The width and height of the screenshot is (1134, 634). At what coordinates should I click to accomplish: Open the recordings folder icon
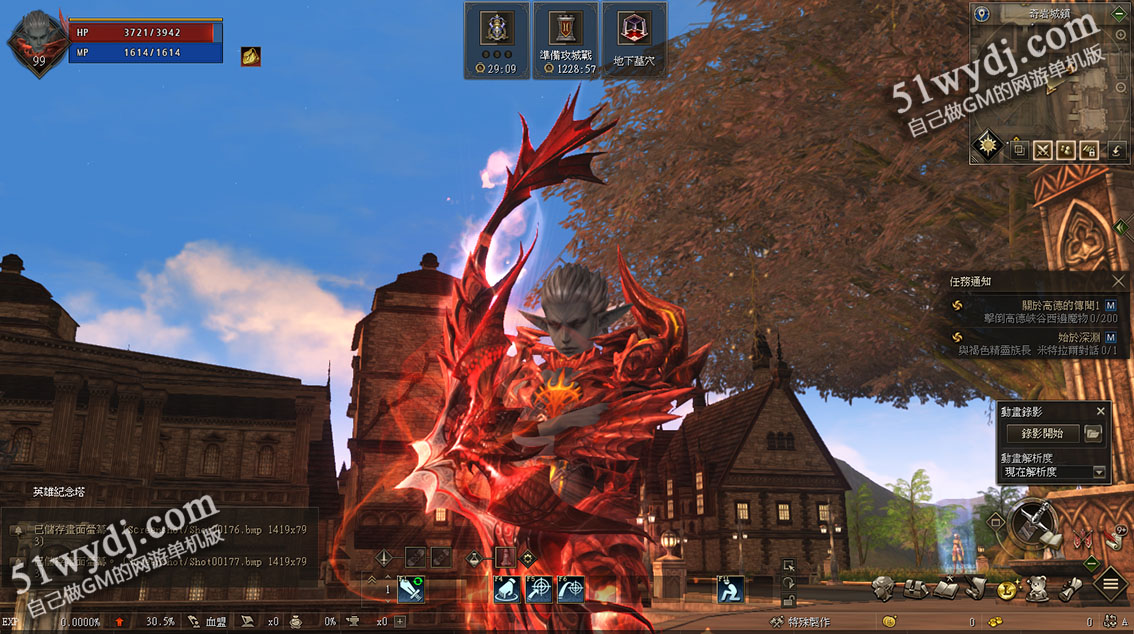(1093, 433)
